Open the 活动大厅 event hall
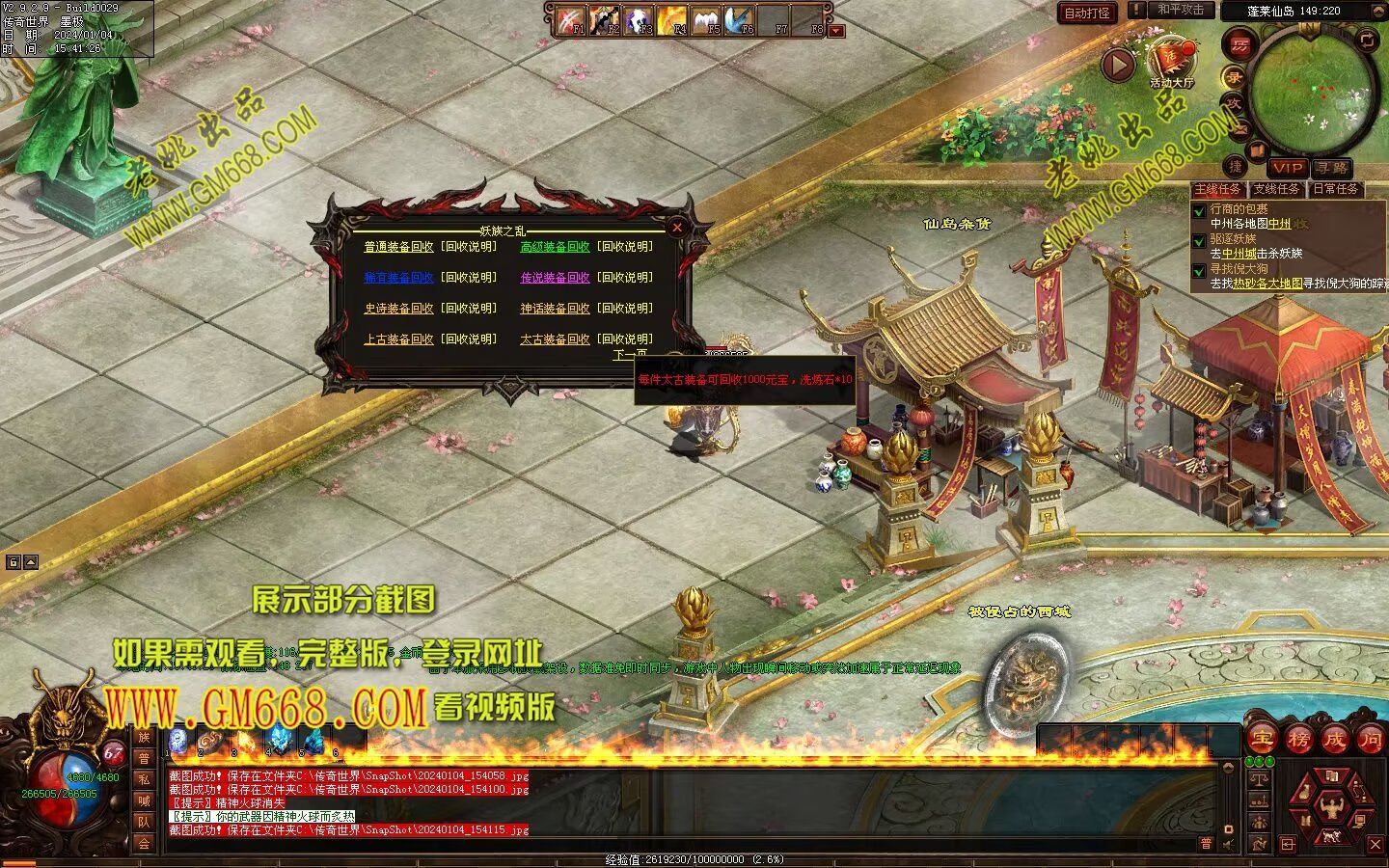Screen dimensions: 1389x868 (1171, 61)
